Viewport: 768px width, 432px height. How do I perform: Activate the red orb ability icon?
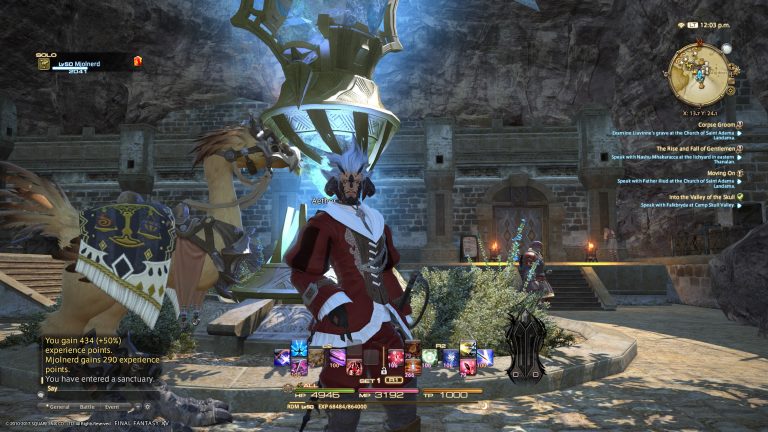[x=396, y=356]
